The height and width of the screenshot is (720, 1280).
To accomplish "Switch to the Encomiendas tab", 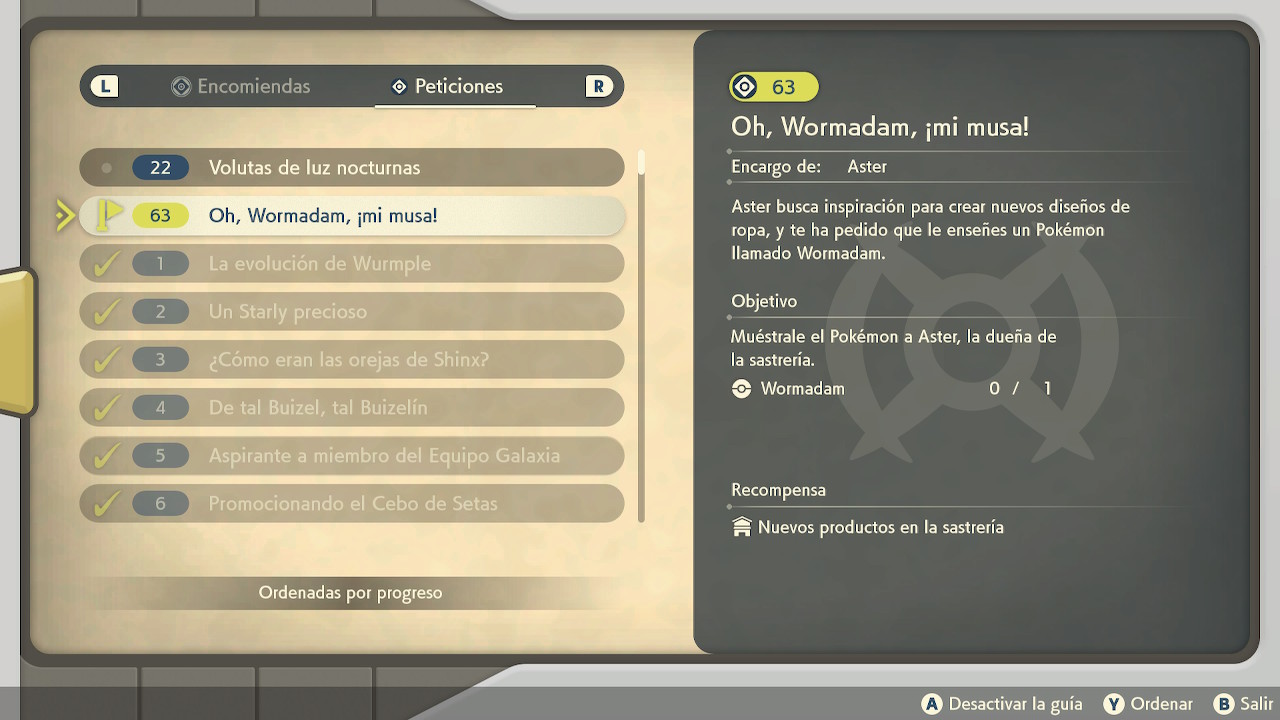I will pyautogui.click(x=241, y=87).
